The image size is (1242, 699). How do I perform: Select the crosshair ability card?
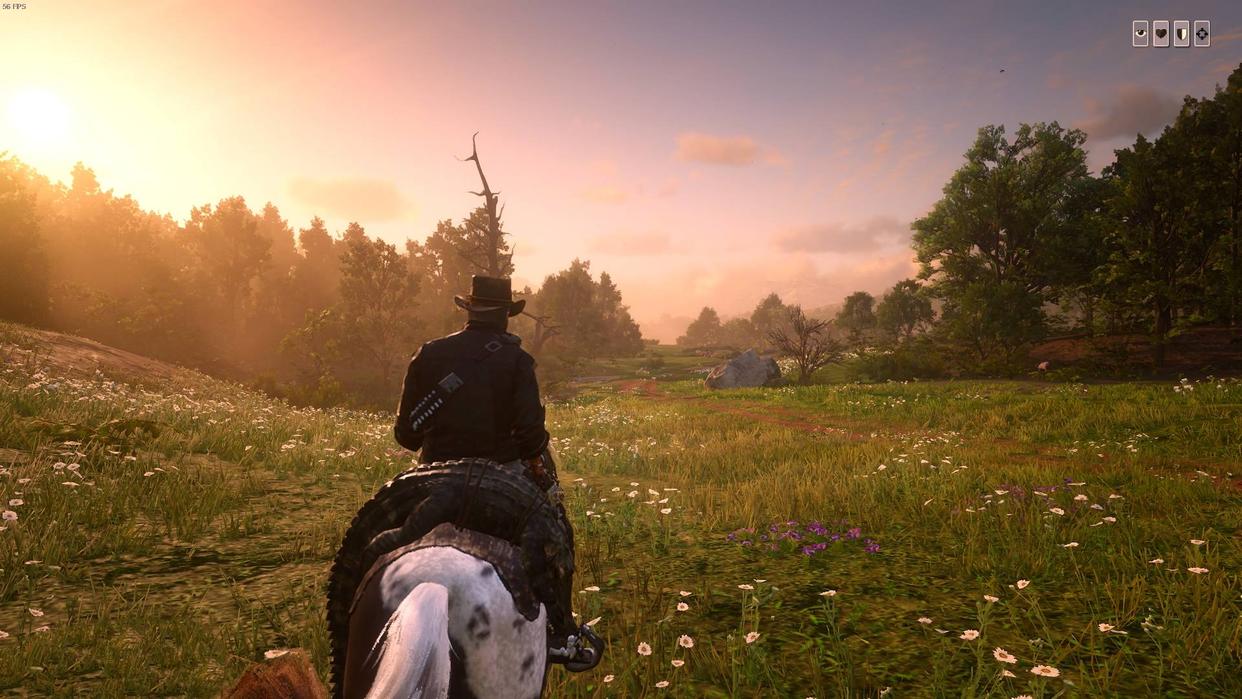point(1202,34)
